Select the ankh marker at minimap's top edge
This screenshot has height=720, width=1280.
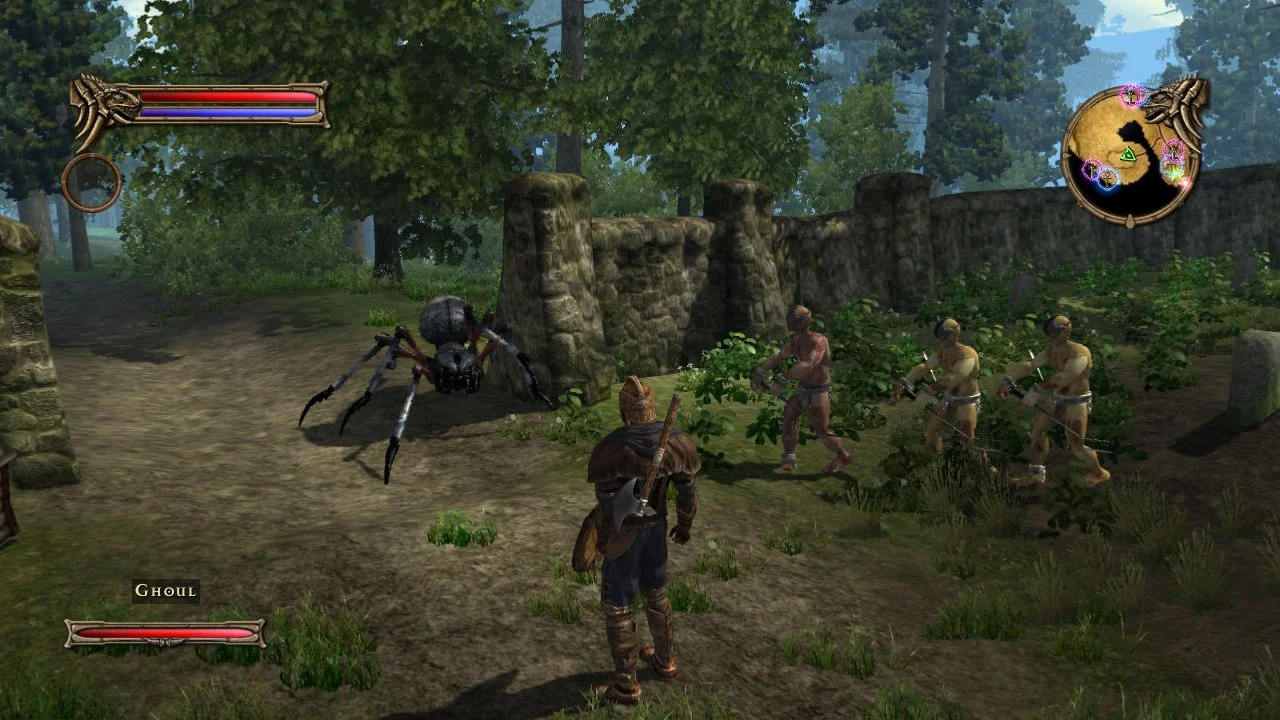(x=1132, y=95)
